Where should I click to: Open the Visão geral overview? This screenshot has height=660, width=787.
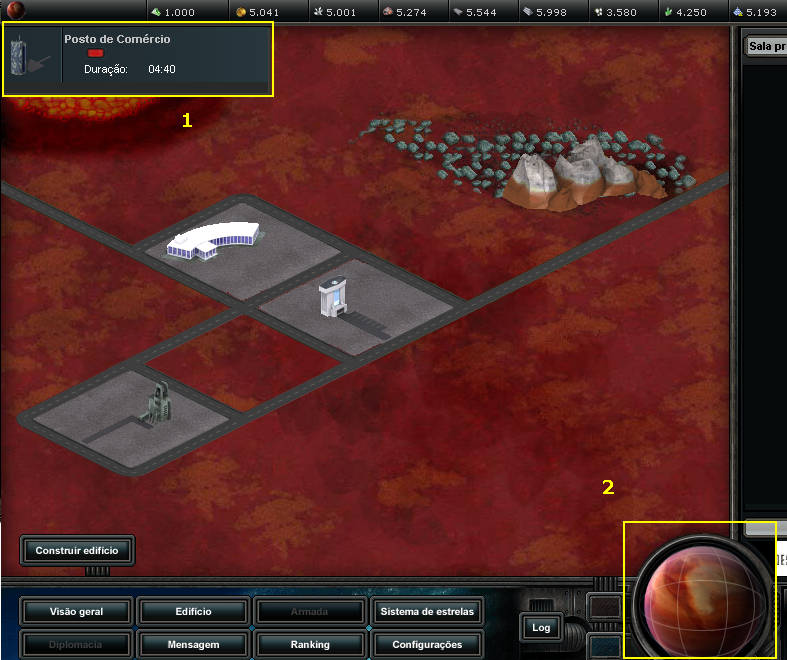pyautogui.click(x=76, y=611)
